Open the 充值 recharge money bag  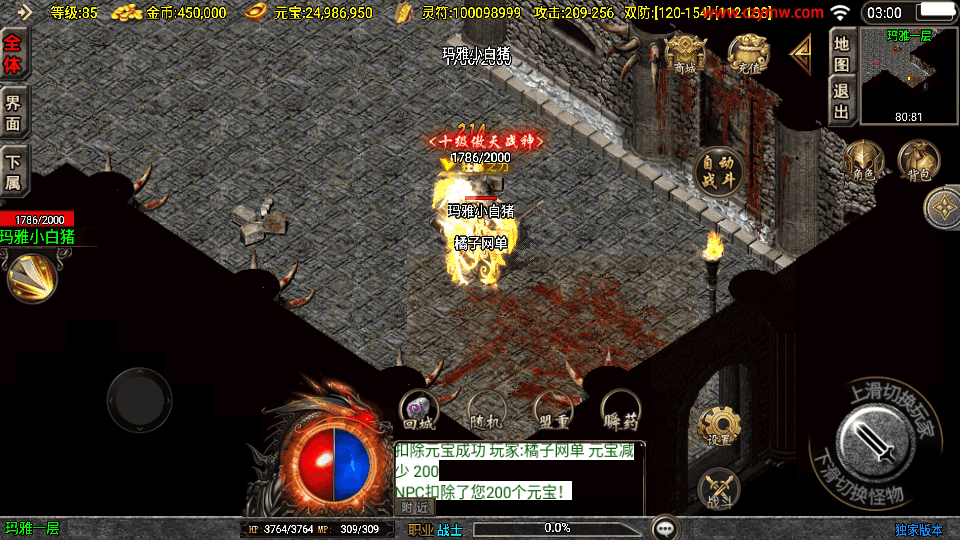[x=748, y=56]
